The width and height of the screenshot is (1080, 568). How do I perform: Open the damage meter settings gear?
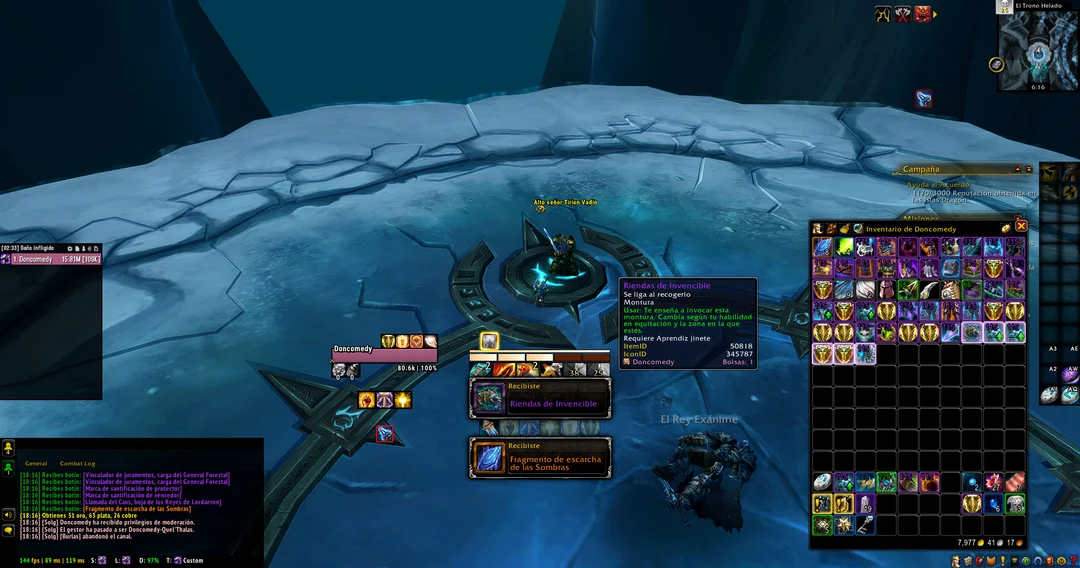tap(69, 247)
